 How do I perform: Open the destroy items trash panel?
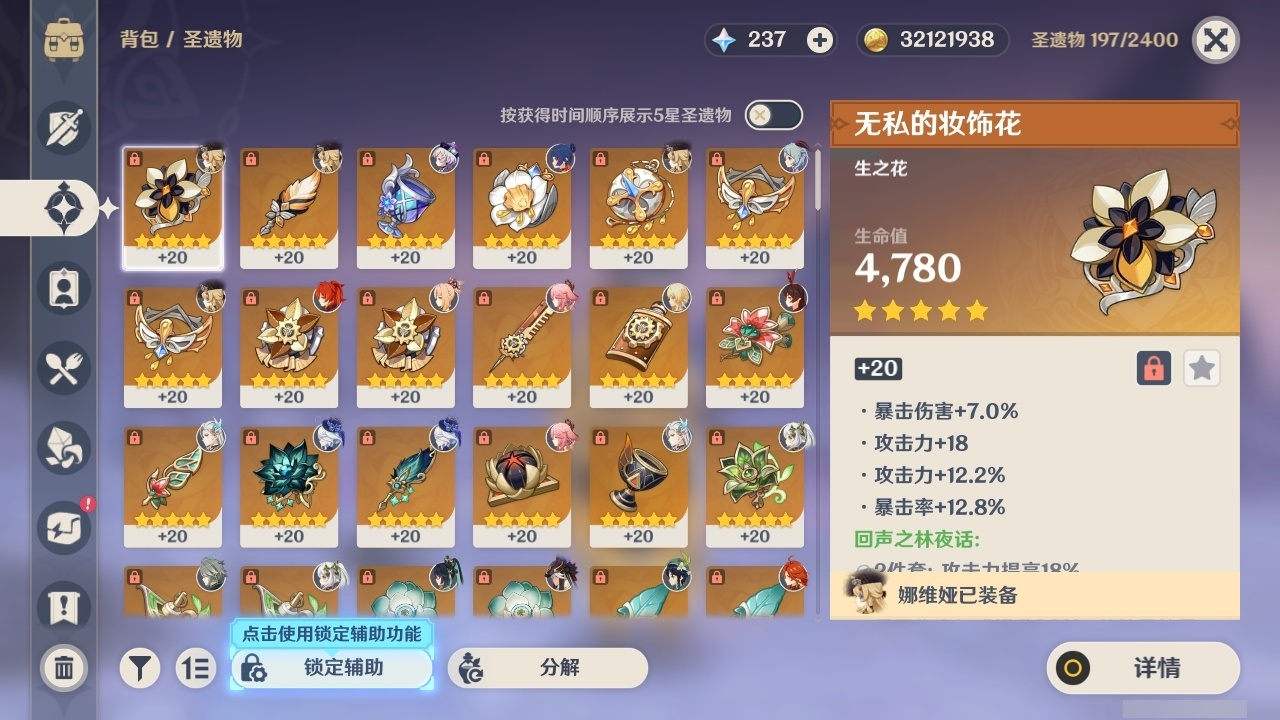63,668
